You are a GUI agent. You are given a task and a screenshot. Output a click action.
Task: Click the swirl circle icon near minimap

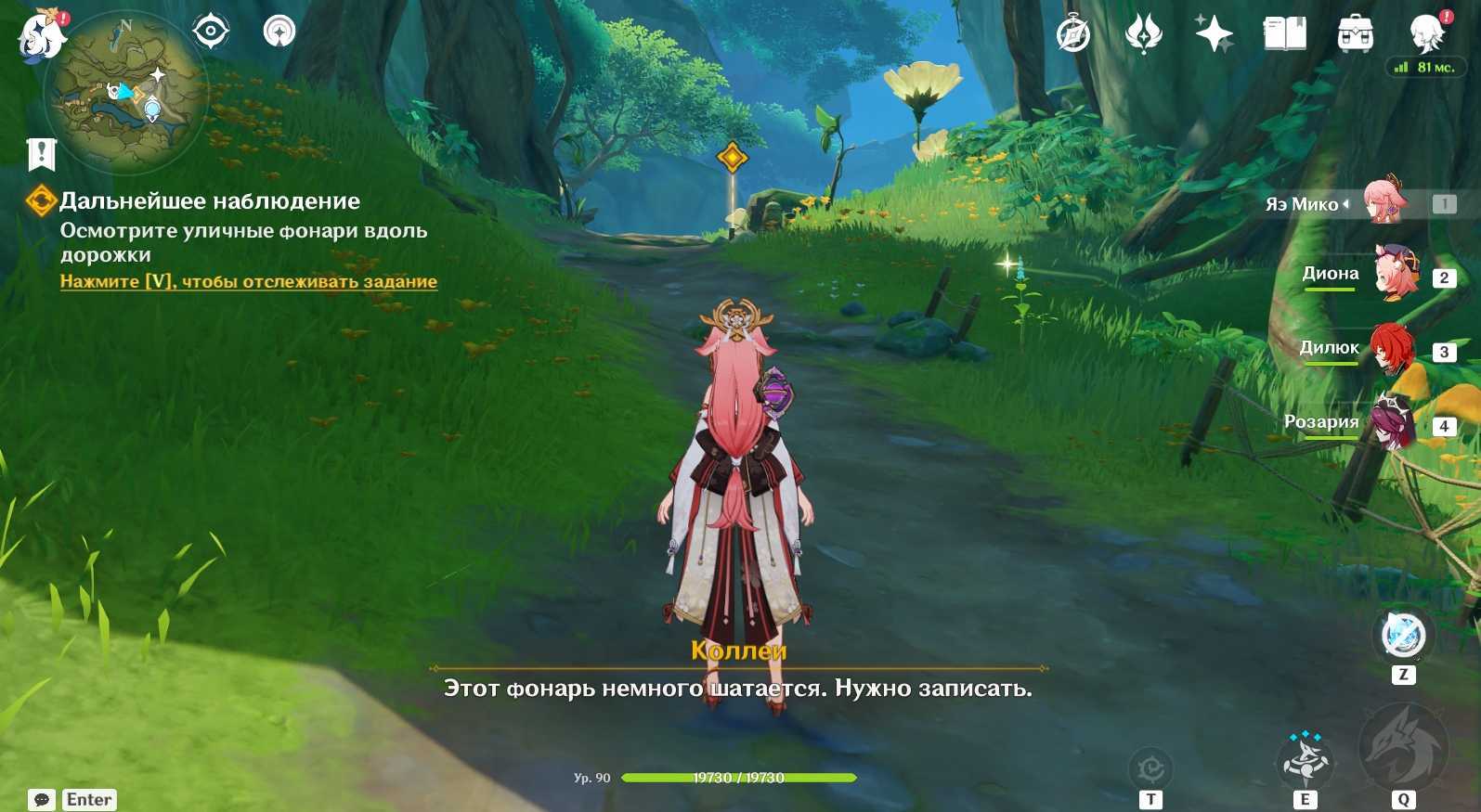coord(279,32)
